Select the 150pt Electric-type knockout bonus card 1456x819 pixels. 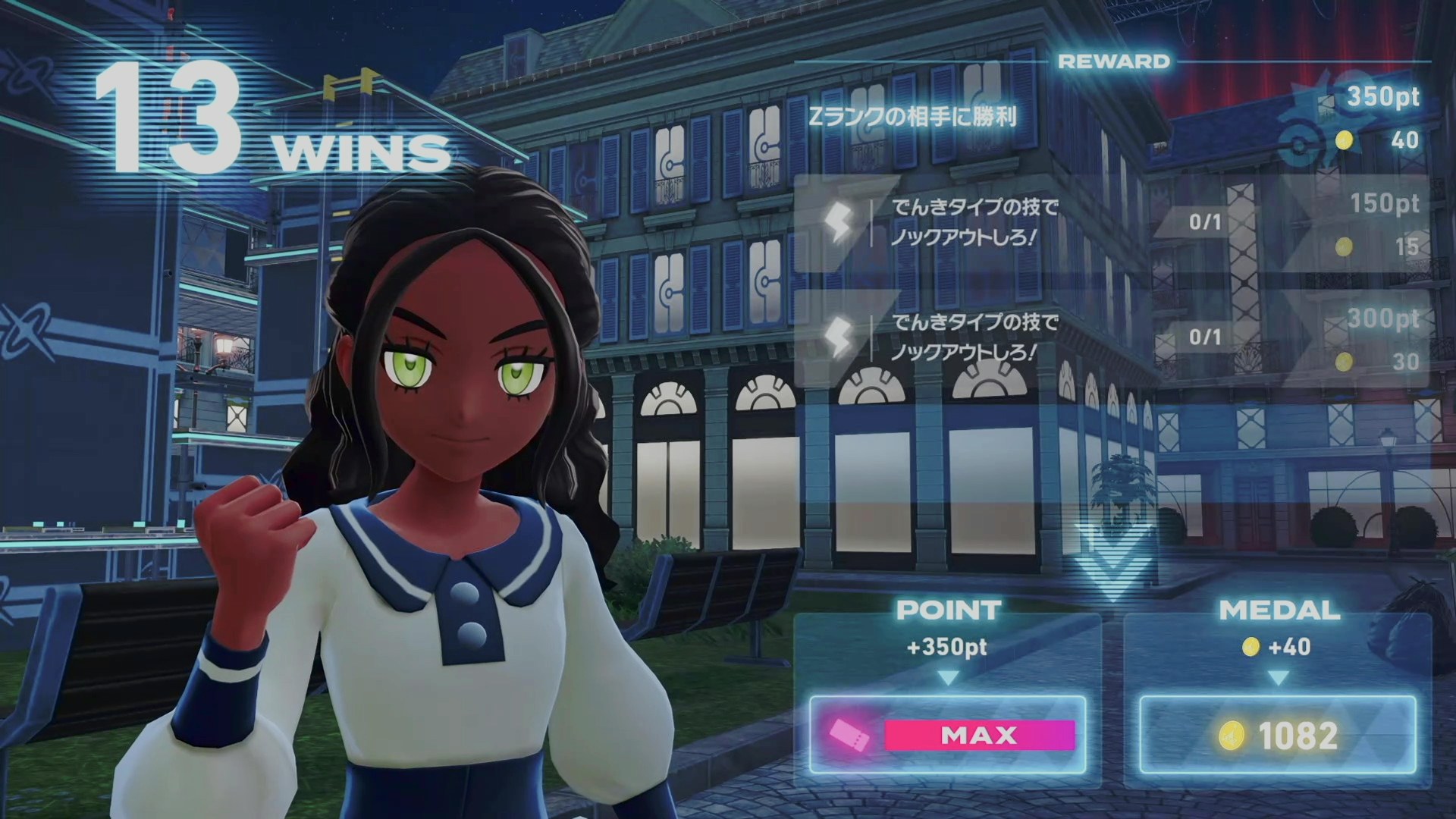tap(1111, 223)
